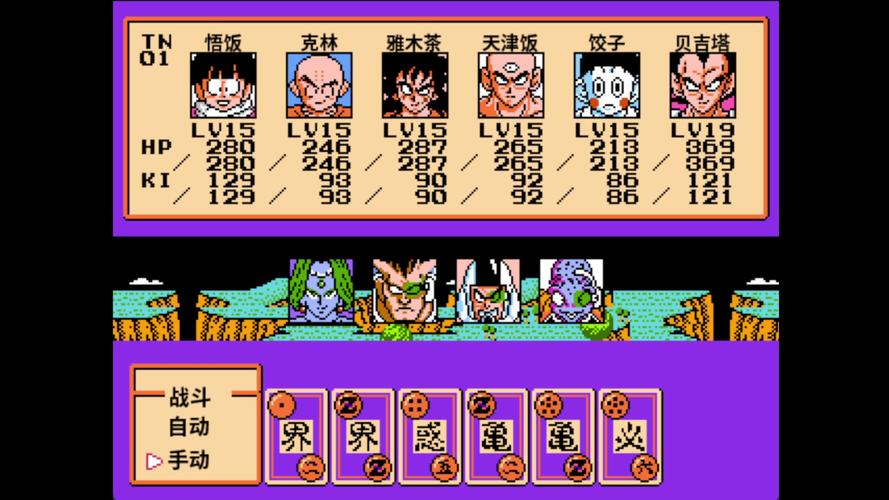The height and width of the screenshot is (500, 889).
Task: Choose the 惑 battle card
Action: click(x=428, y=436)
